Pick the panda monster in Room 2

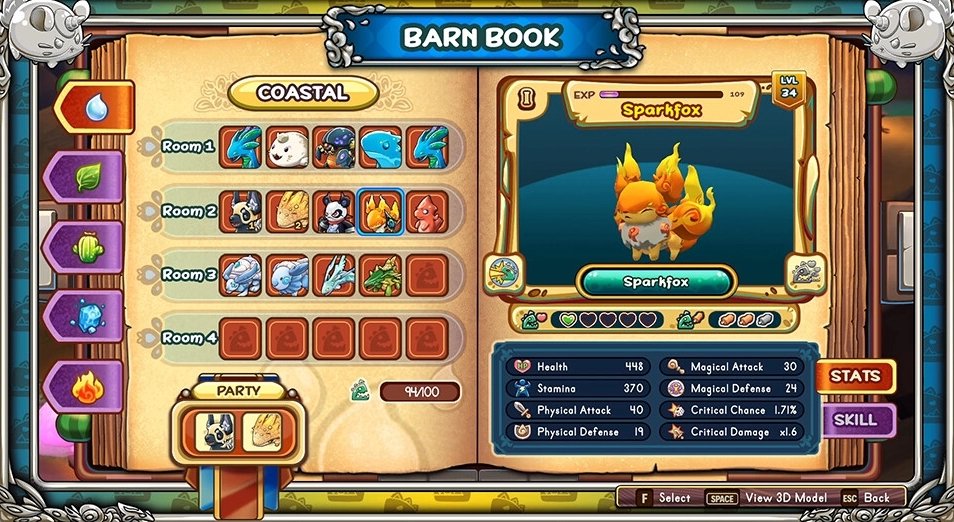pos(333,212)
